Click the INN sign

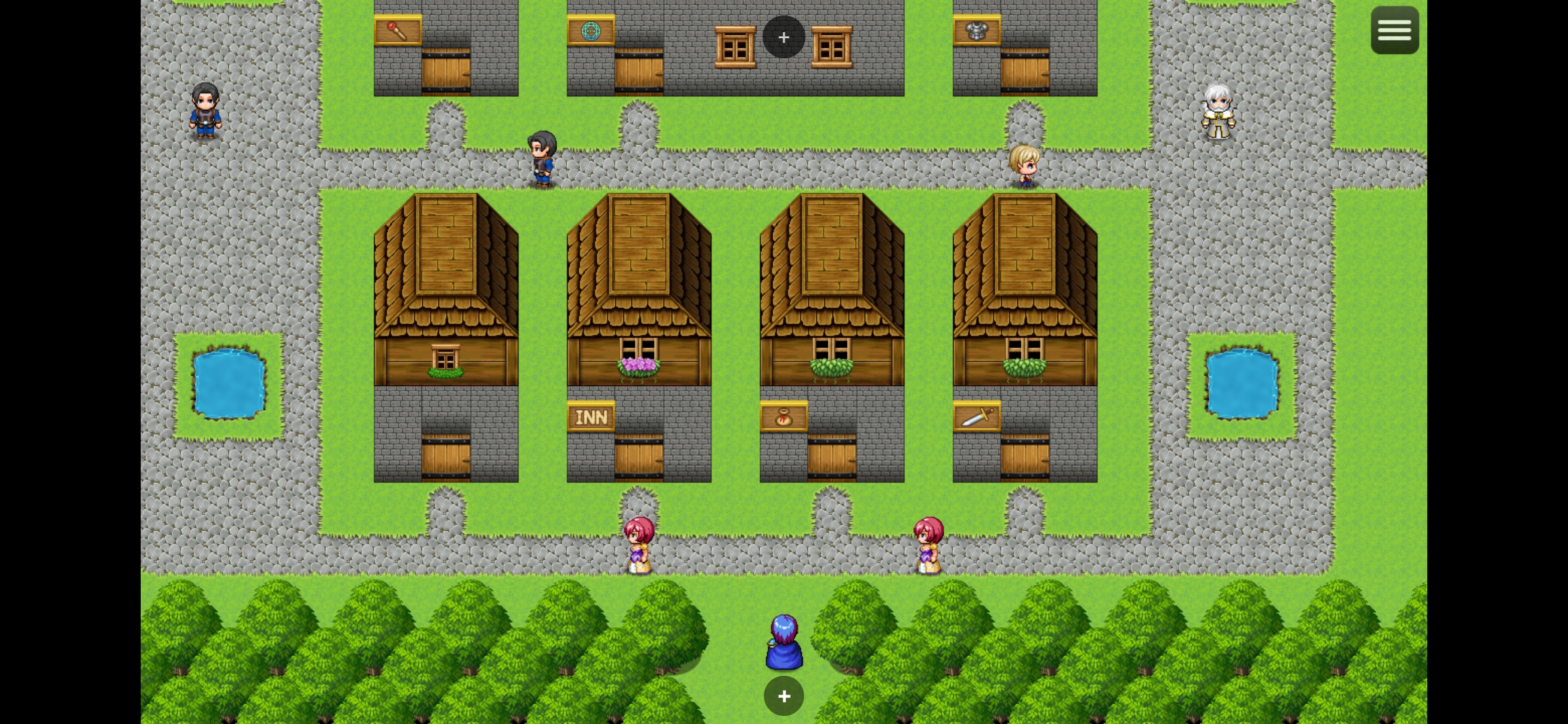[x=591, y=416]
